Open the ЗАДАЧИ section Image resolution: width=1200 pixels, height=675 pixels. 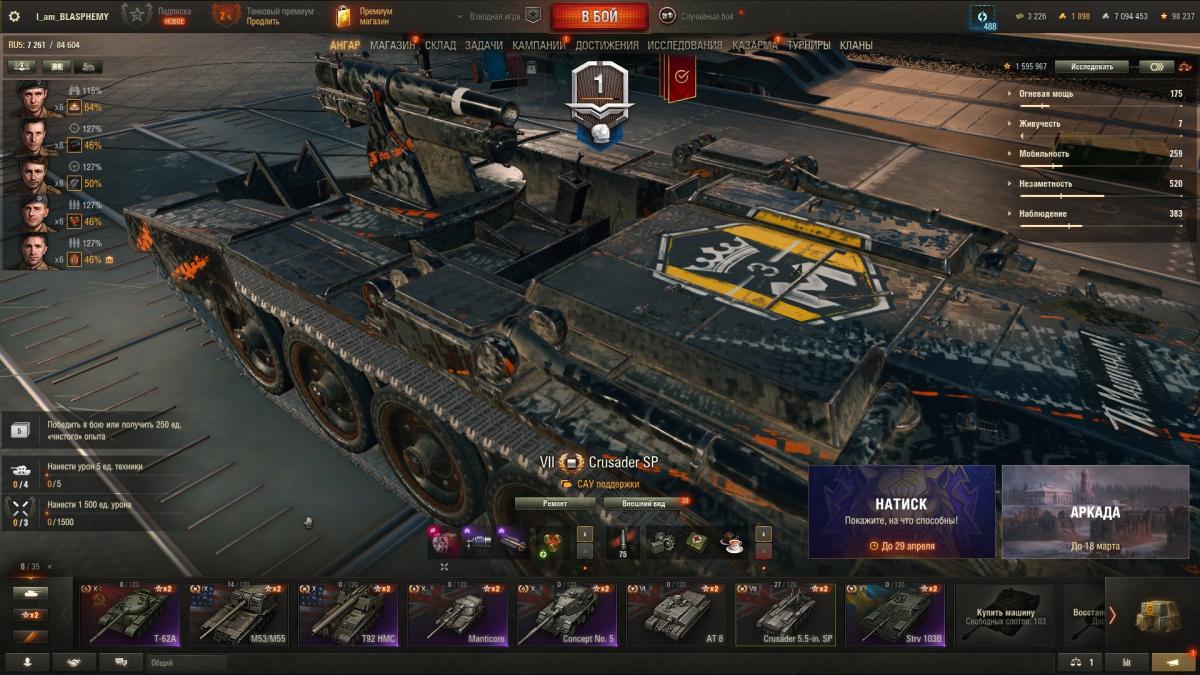484,45
